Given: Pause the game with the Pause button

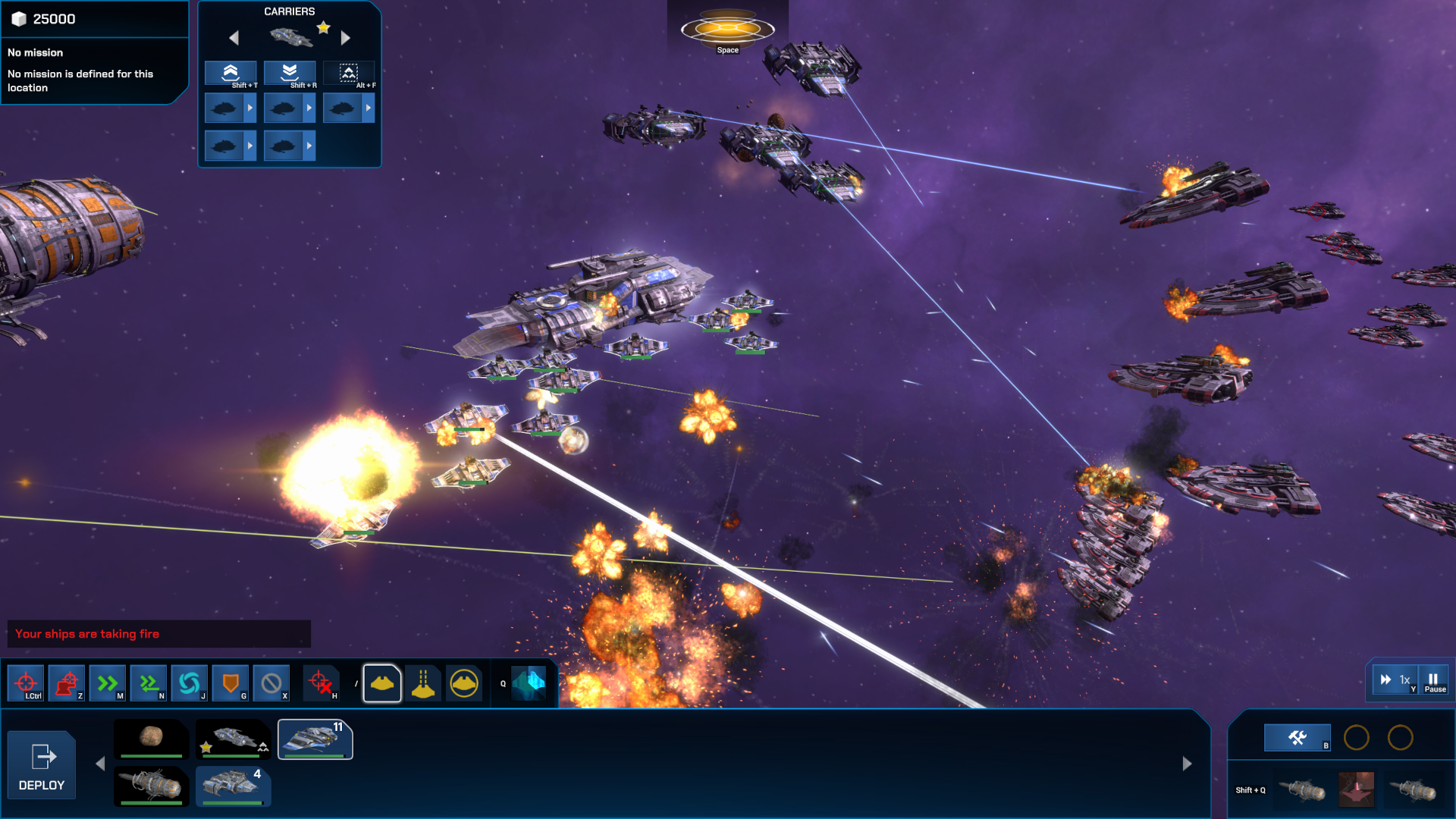Looking at the screenshot, I should [1432, 680].
